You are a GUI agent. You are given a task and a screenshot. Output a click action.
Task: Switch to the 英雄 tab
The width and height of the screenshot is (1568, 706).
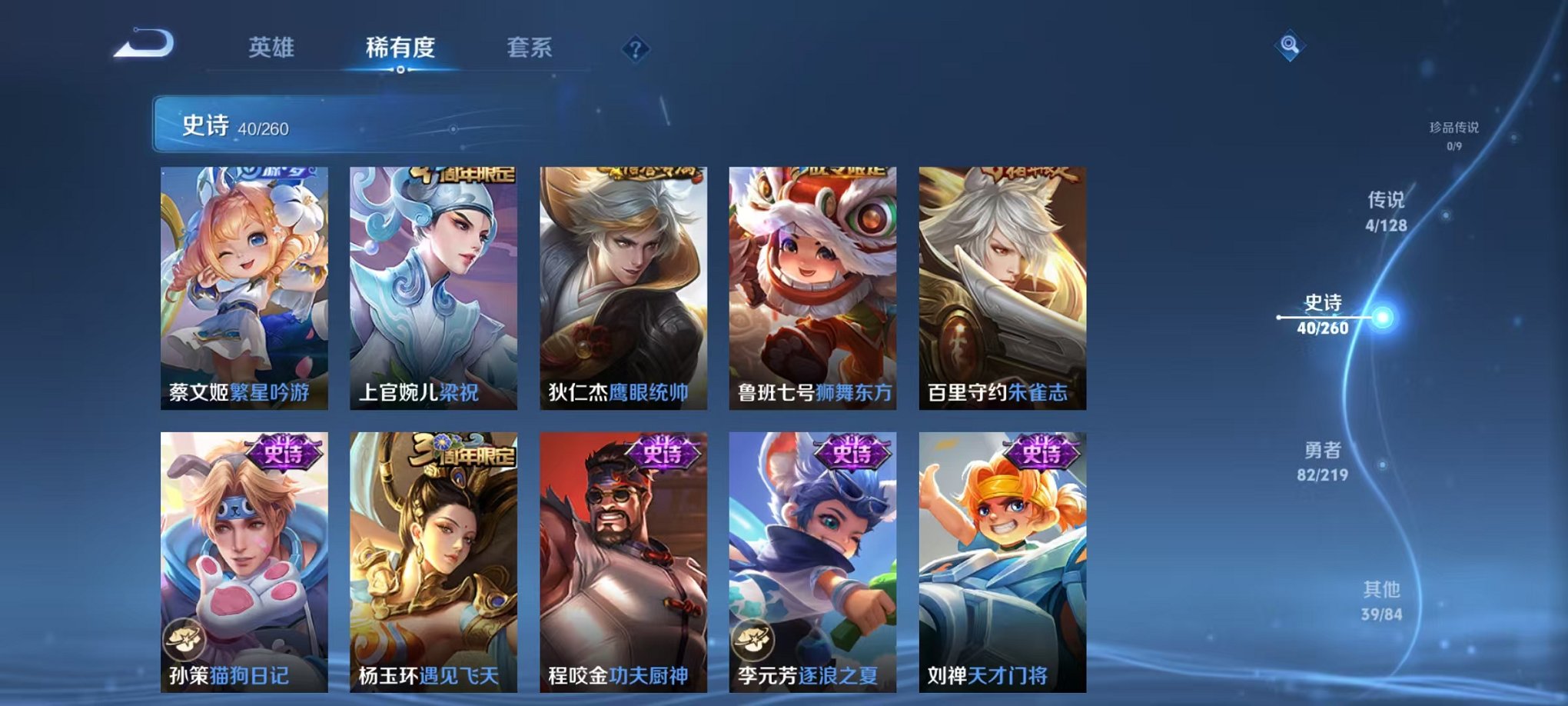coord(271,48)
